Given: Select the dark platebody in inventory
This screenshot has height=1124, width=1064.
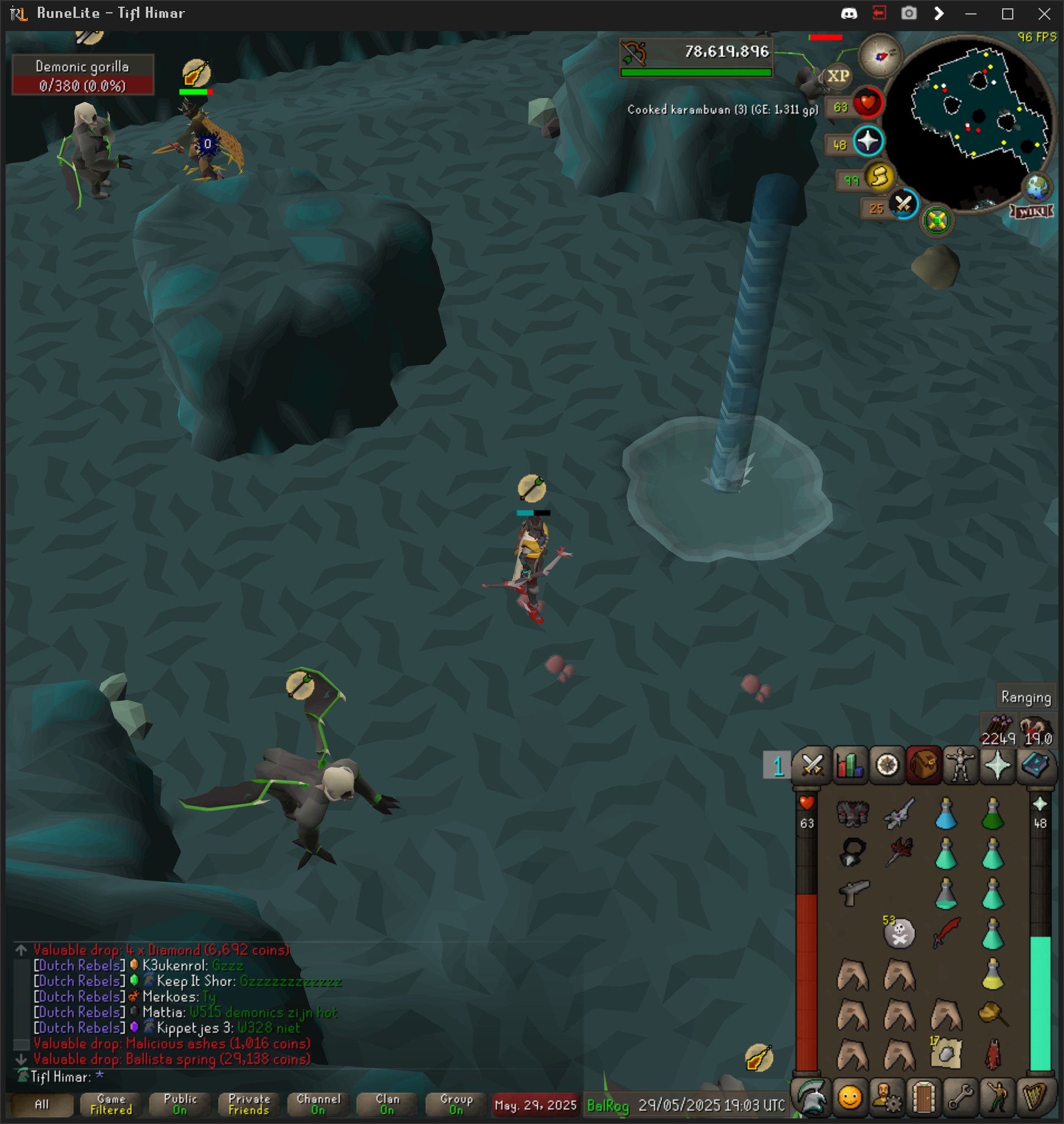Looking at the screenshot, I should [x=852, y=813].
